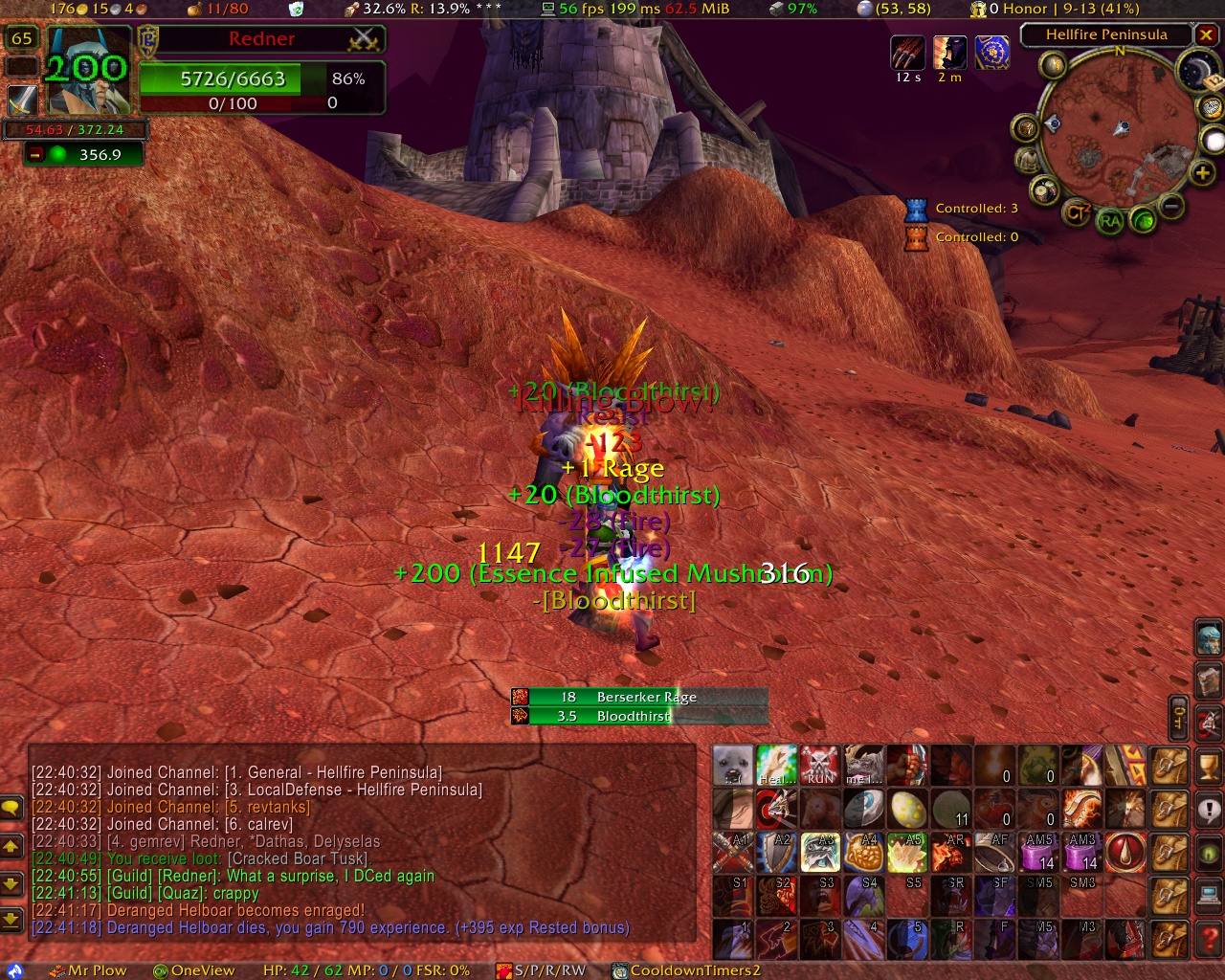The height and width of the screenshot is (980, 1225).
Task: Open the Mr Plow addon in bottom bar
Action: pos(88,970)
